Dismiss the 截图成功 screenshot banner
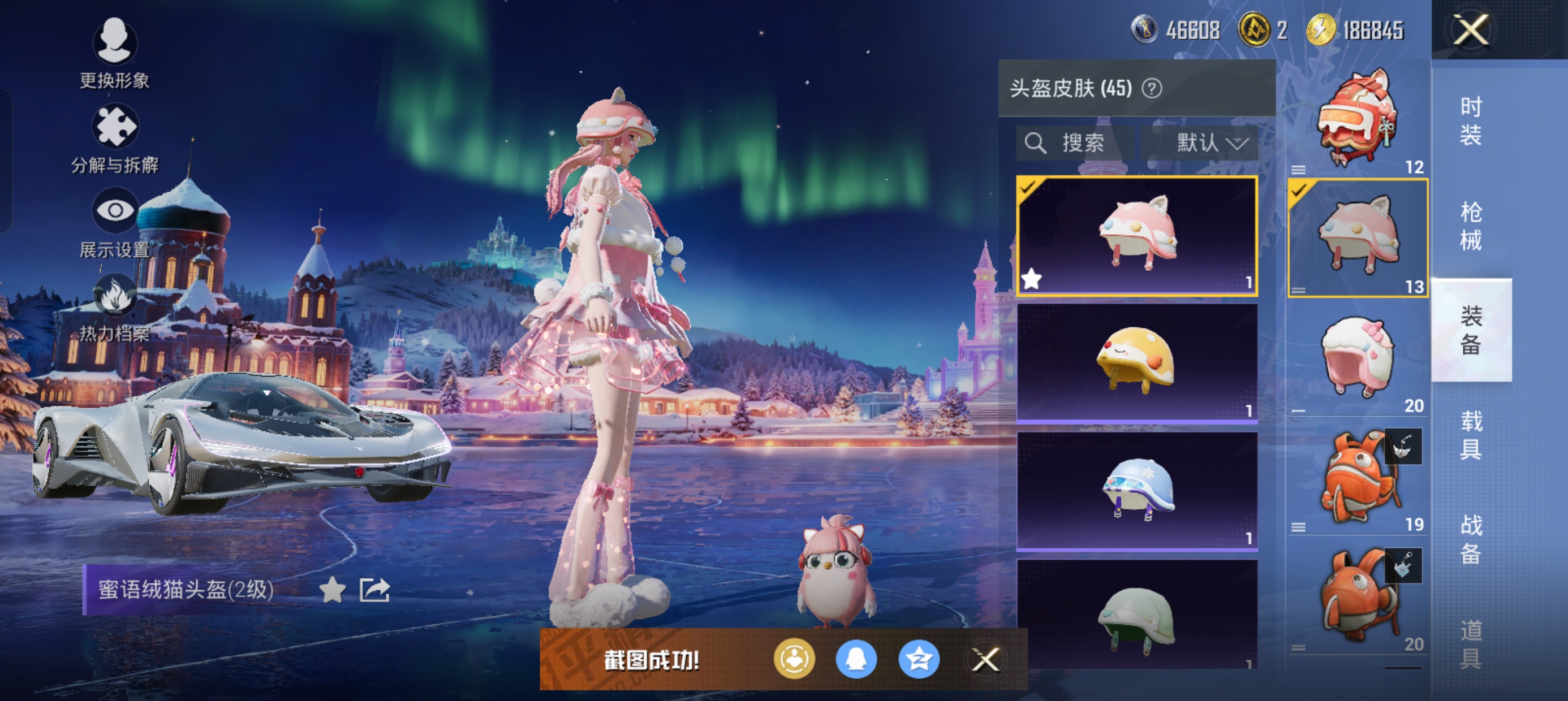The image size is (1568, 701). coord(985,660)
